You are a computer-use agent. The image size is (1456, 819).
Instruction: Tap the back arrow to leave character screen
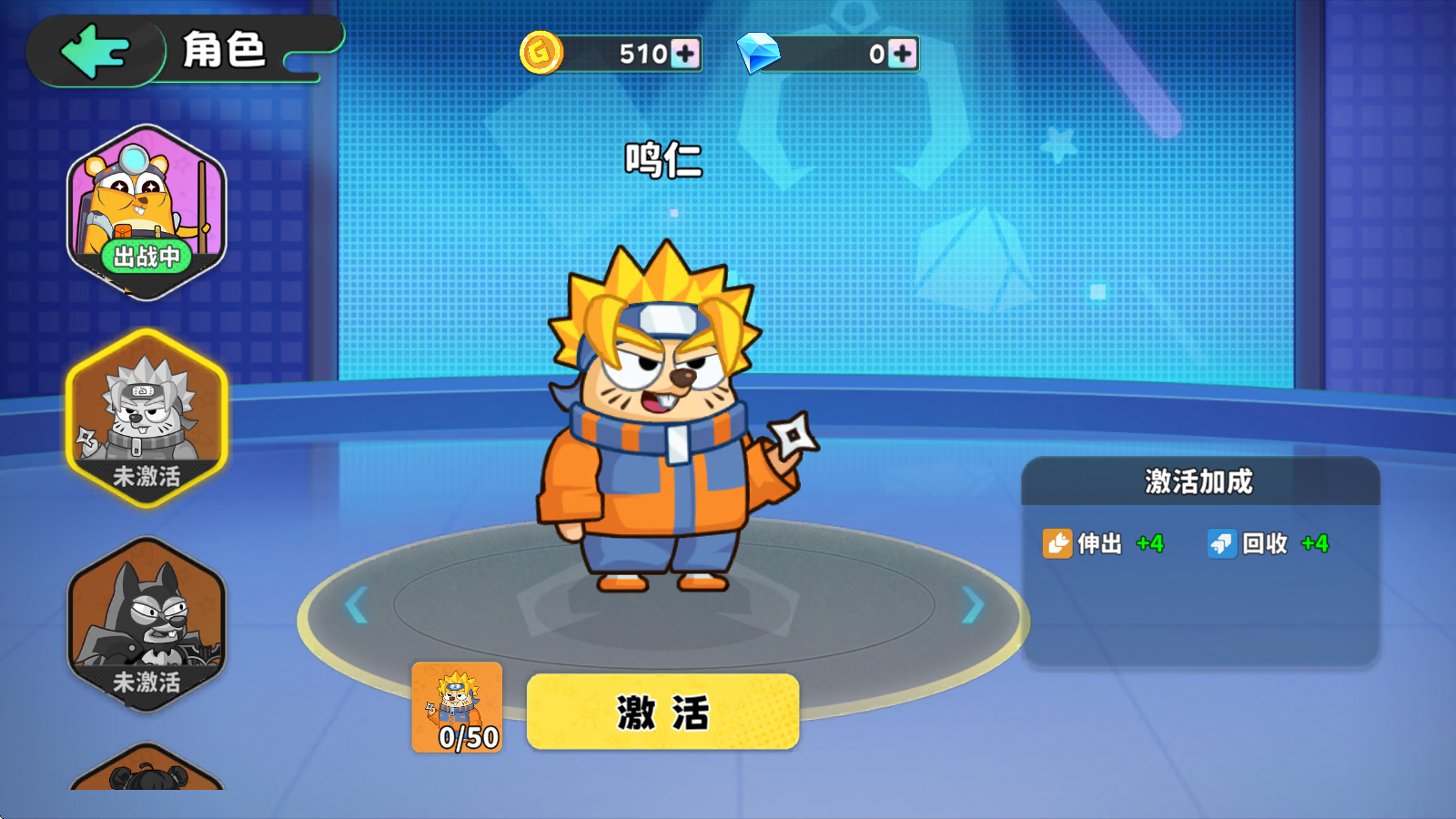(x=96, y=51)
